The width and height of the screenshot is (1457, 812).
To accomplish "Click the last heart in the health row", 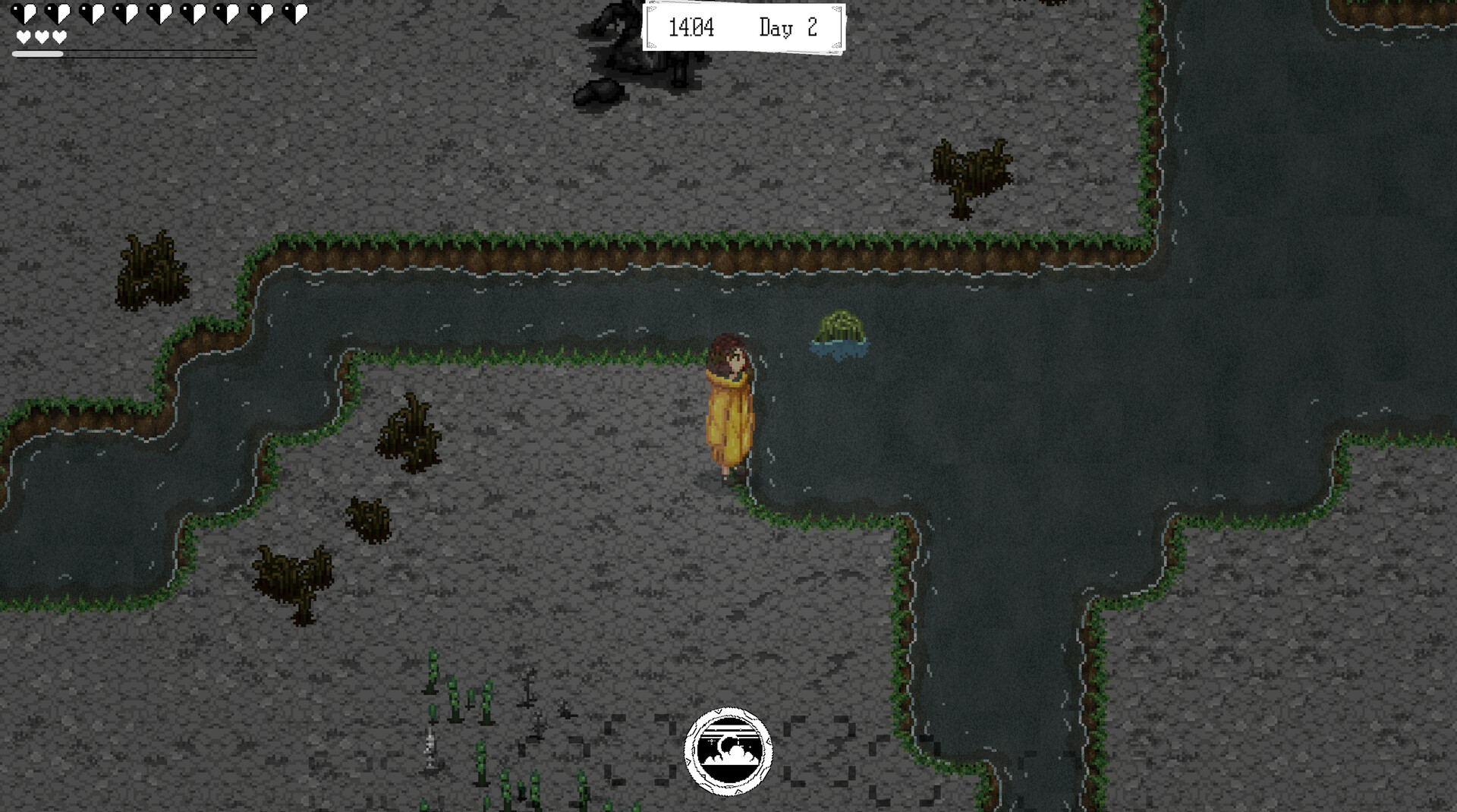I will pos(297,13).
